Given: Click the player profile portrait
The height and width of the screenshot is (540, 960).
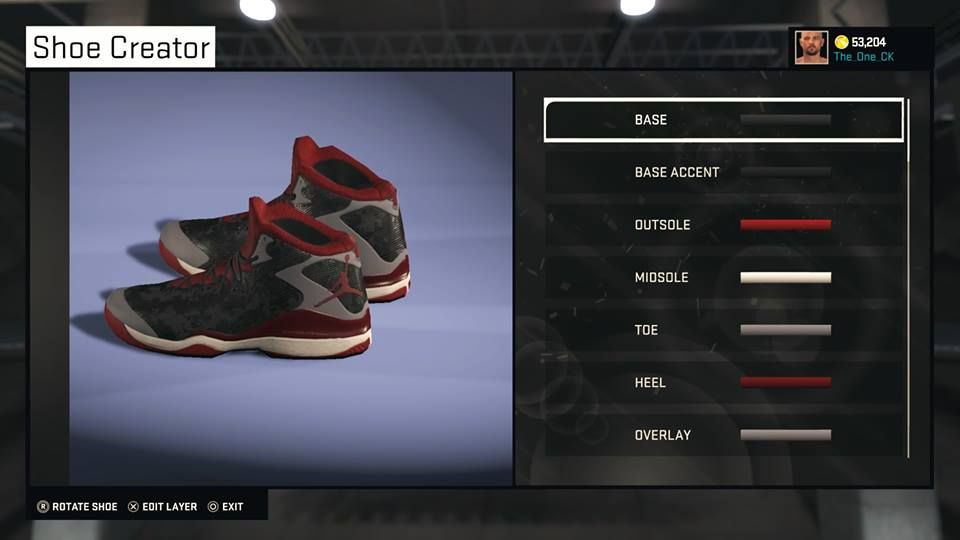Looking at the screenshot, I should (811, 47).
